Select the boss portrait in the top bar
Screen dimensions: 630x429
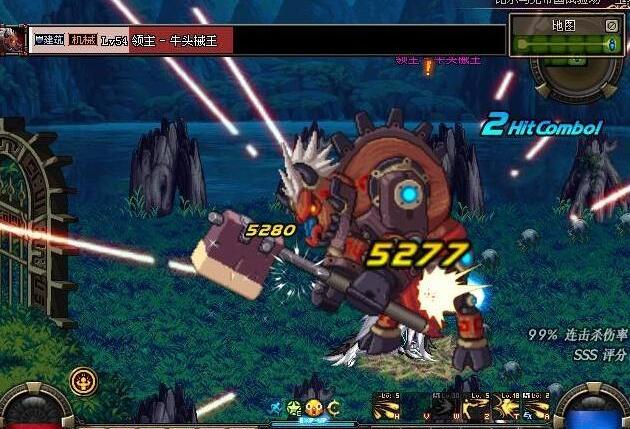(x=13, y=39)
